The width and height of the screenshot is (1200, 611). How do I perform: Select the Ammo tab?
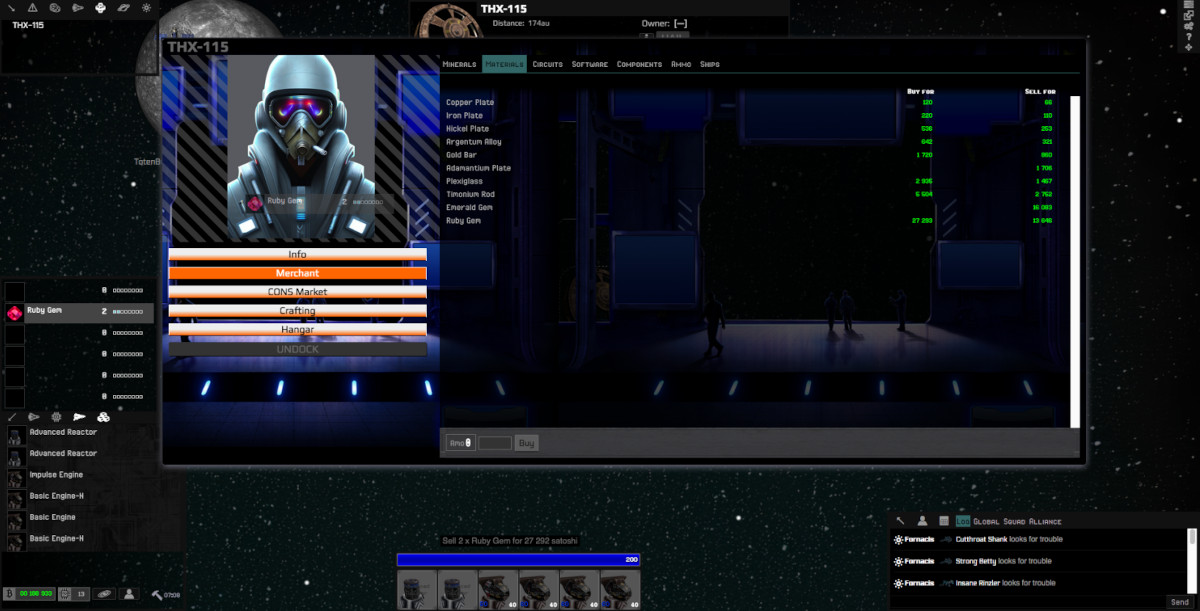coord(681,64)
